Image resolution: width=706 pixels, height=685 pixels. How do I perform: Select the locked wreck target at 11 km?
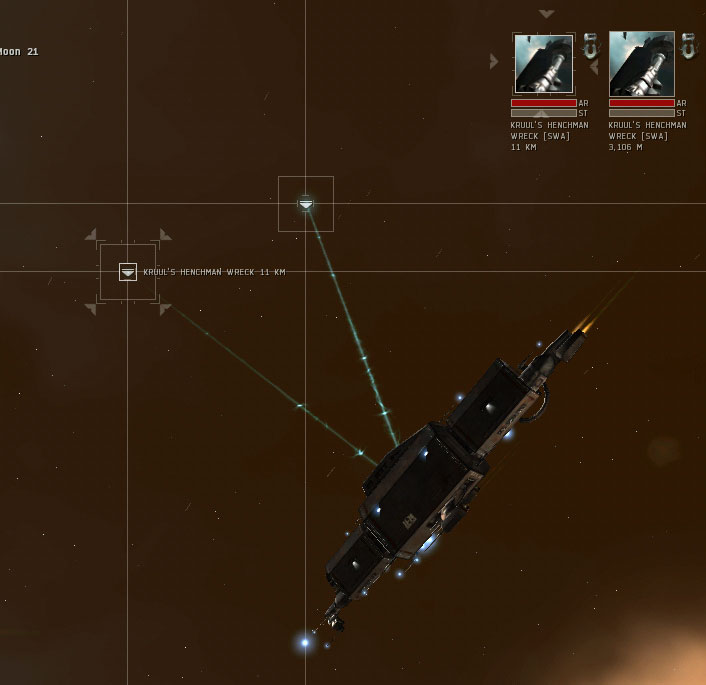pos(544,64)
